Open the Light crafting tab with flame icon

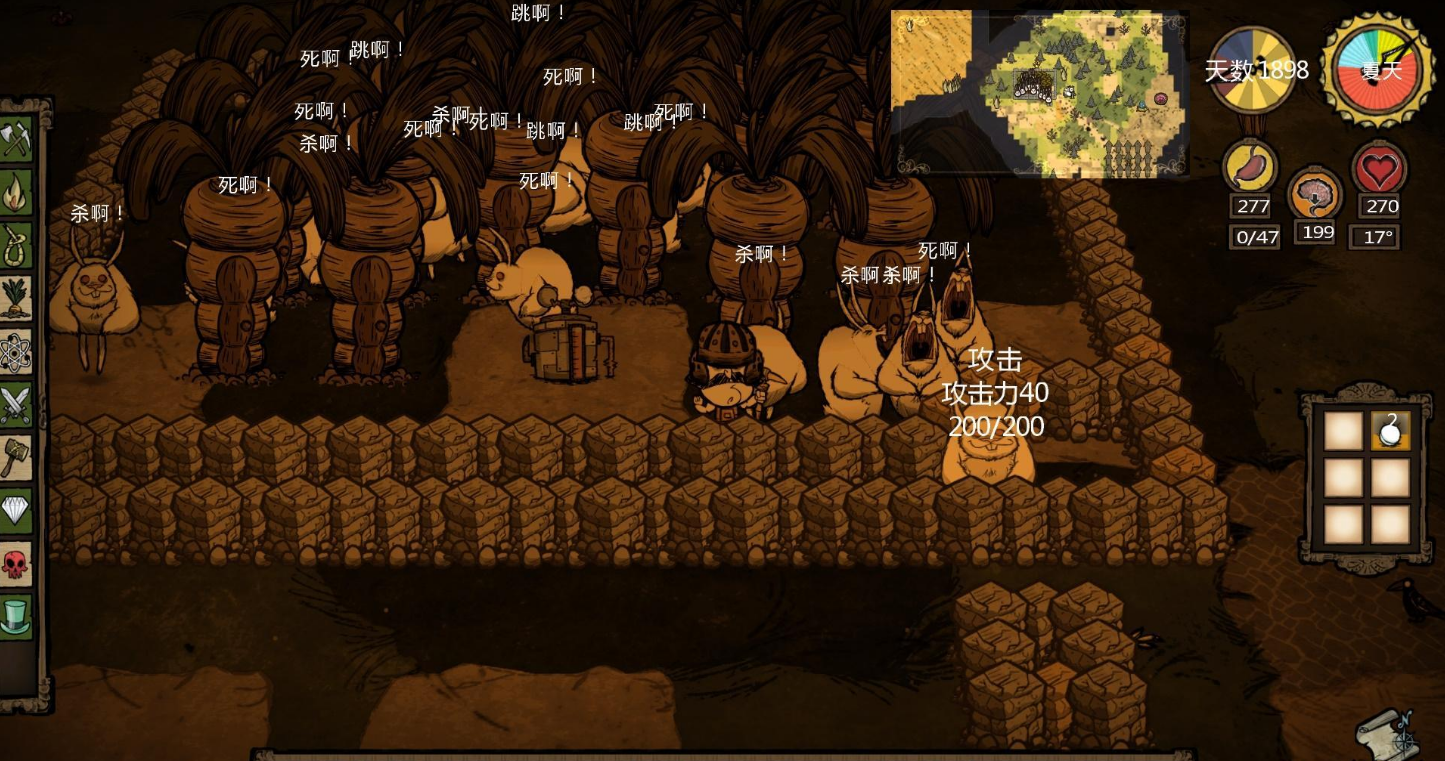pos(17,193)
